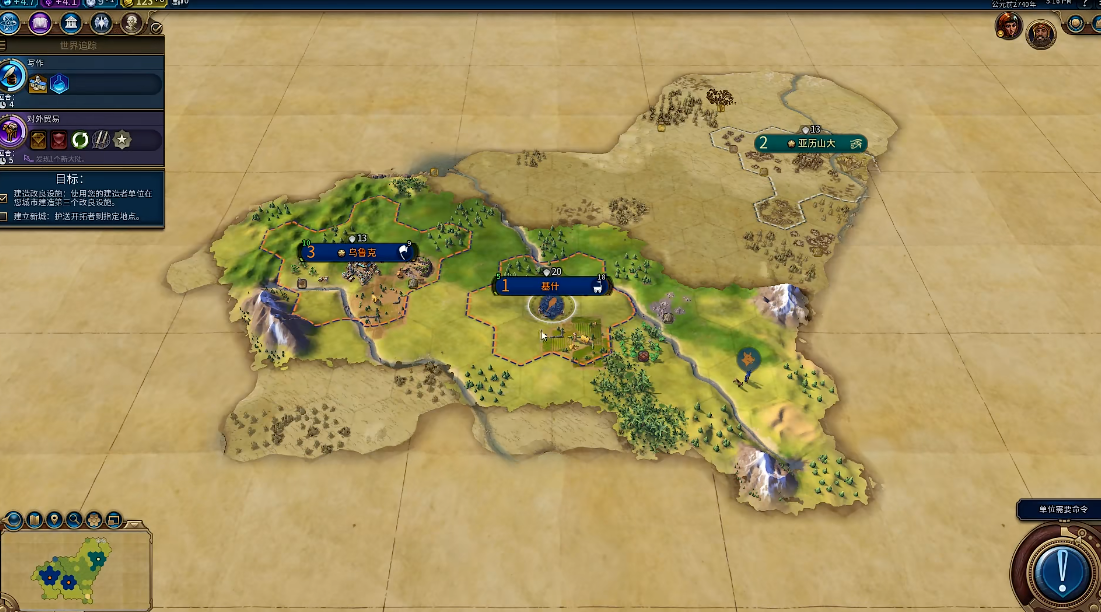
Task: Open the civics tree book icon
Action: pyautogui.click(x=42, y=22)
